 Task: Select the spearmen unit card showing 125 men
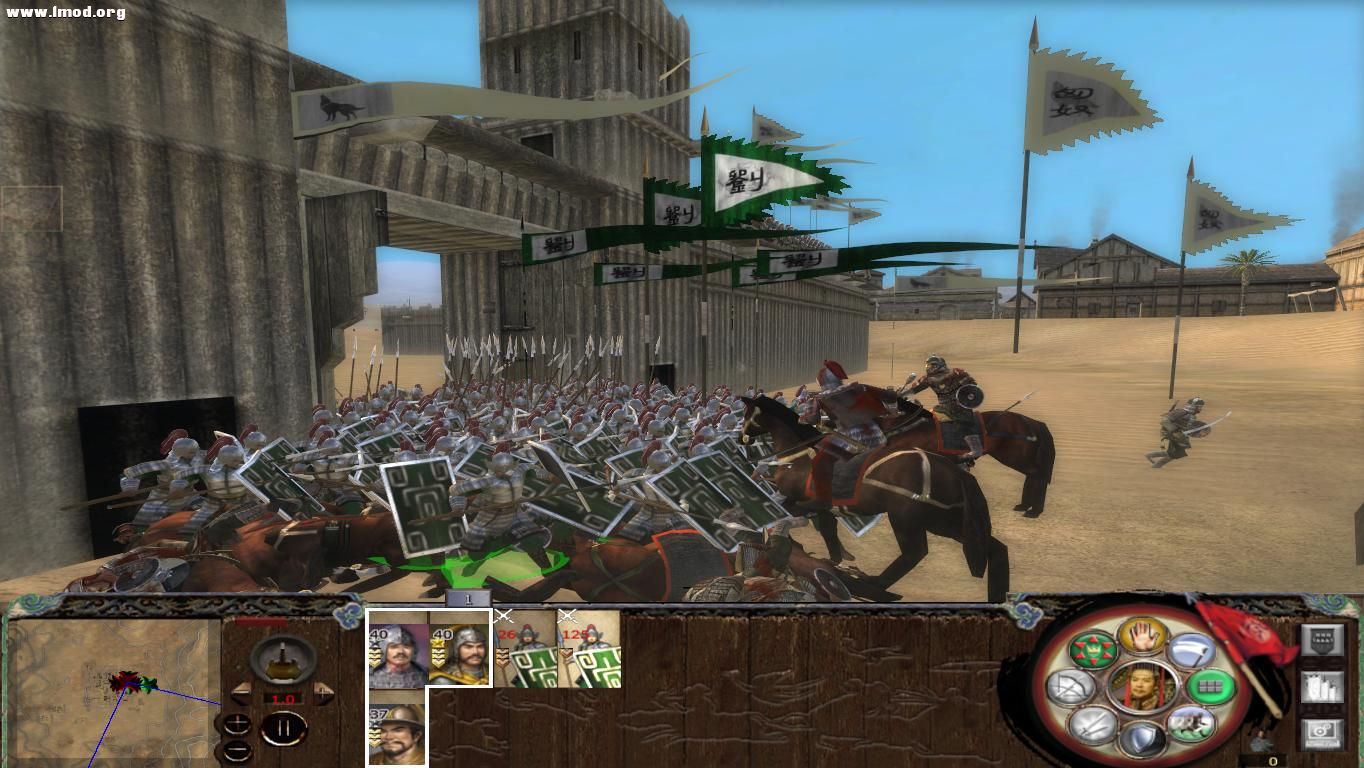click(589, 649)
